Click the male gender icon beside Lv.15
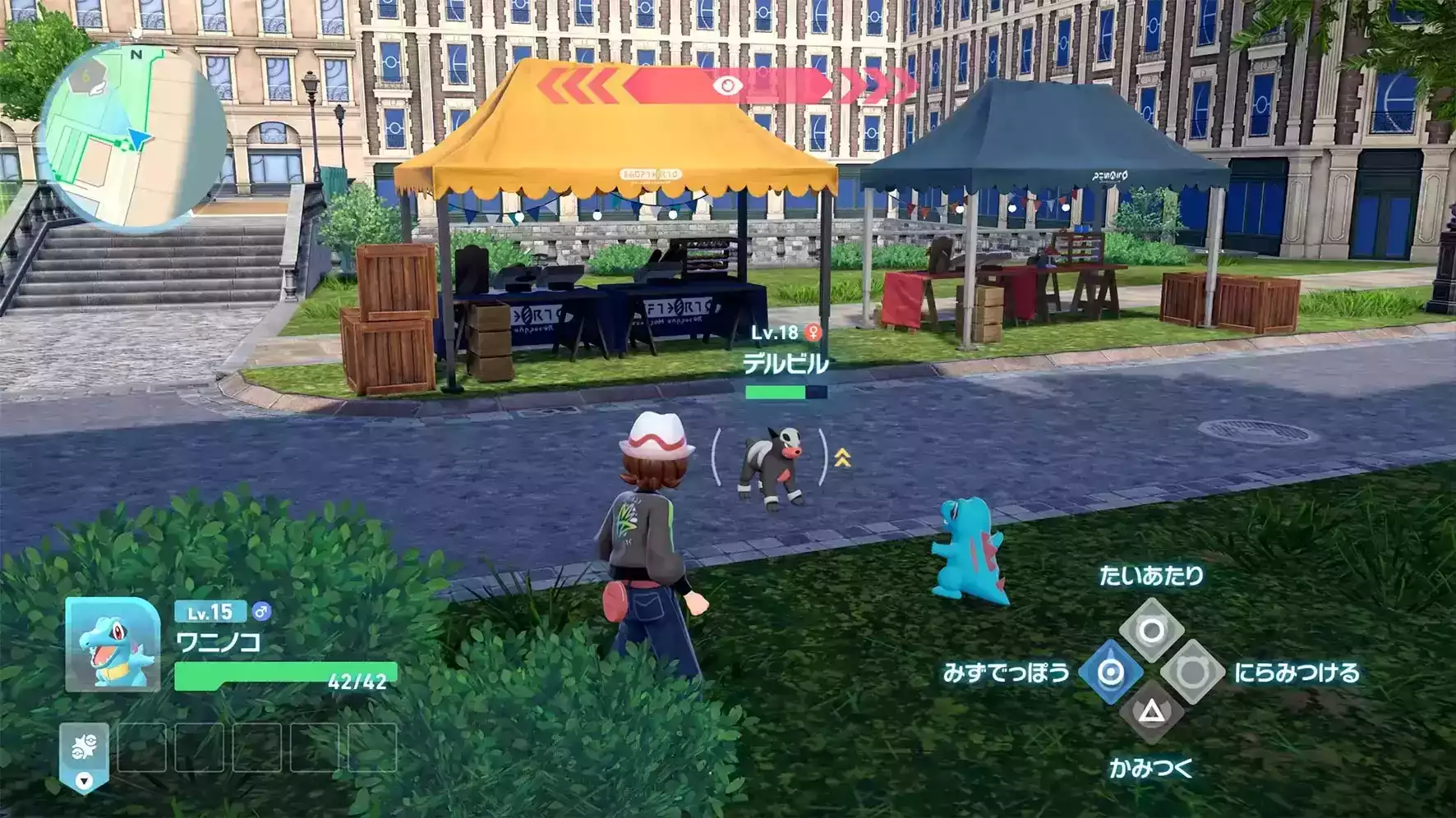The height and width of the screenshot is (818, 1456). 263,611
